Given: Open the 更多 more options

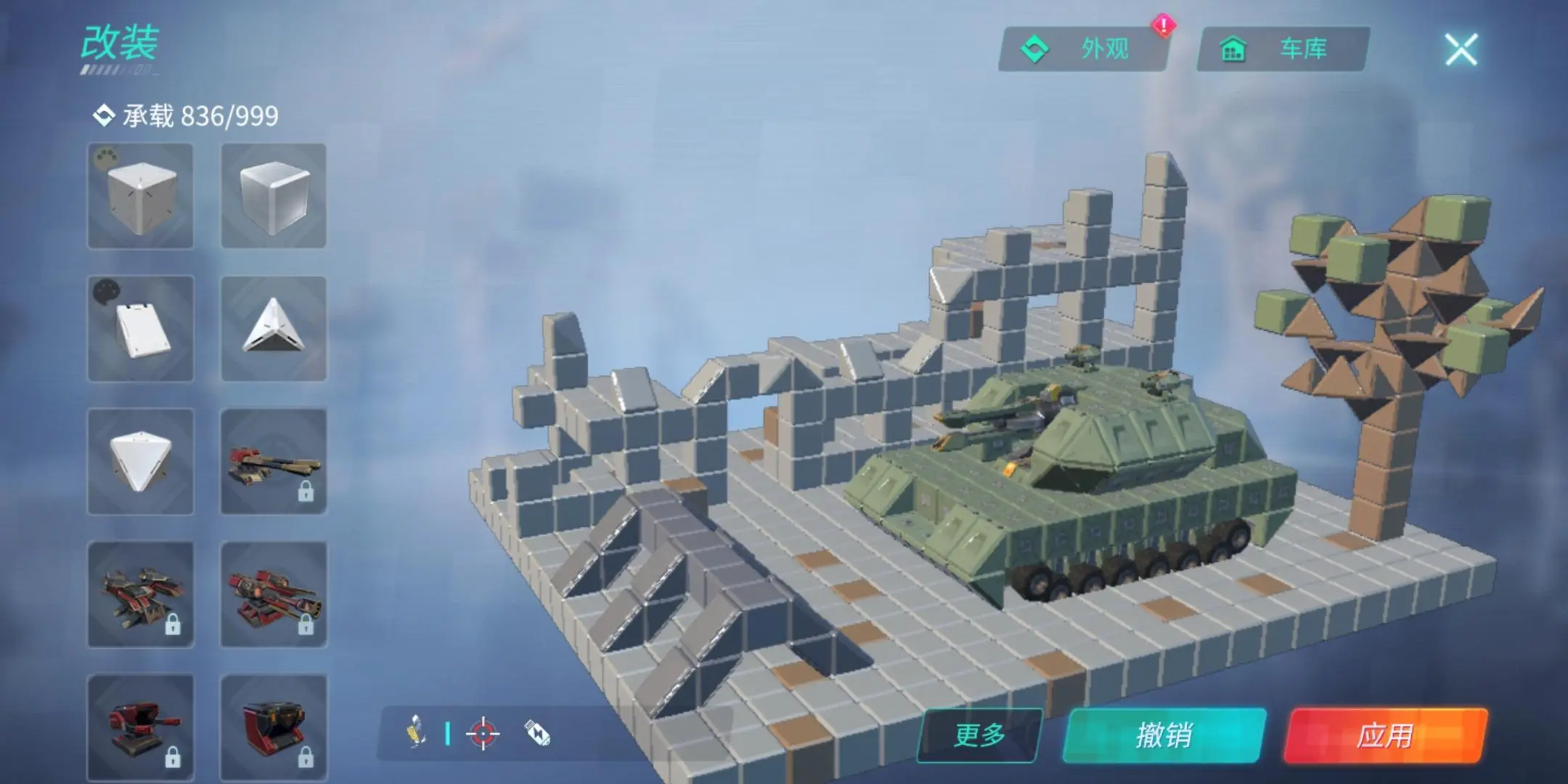Looking at the screenshot, I should 979,735.
